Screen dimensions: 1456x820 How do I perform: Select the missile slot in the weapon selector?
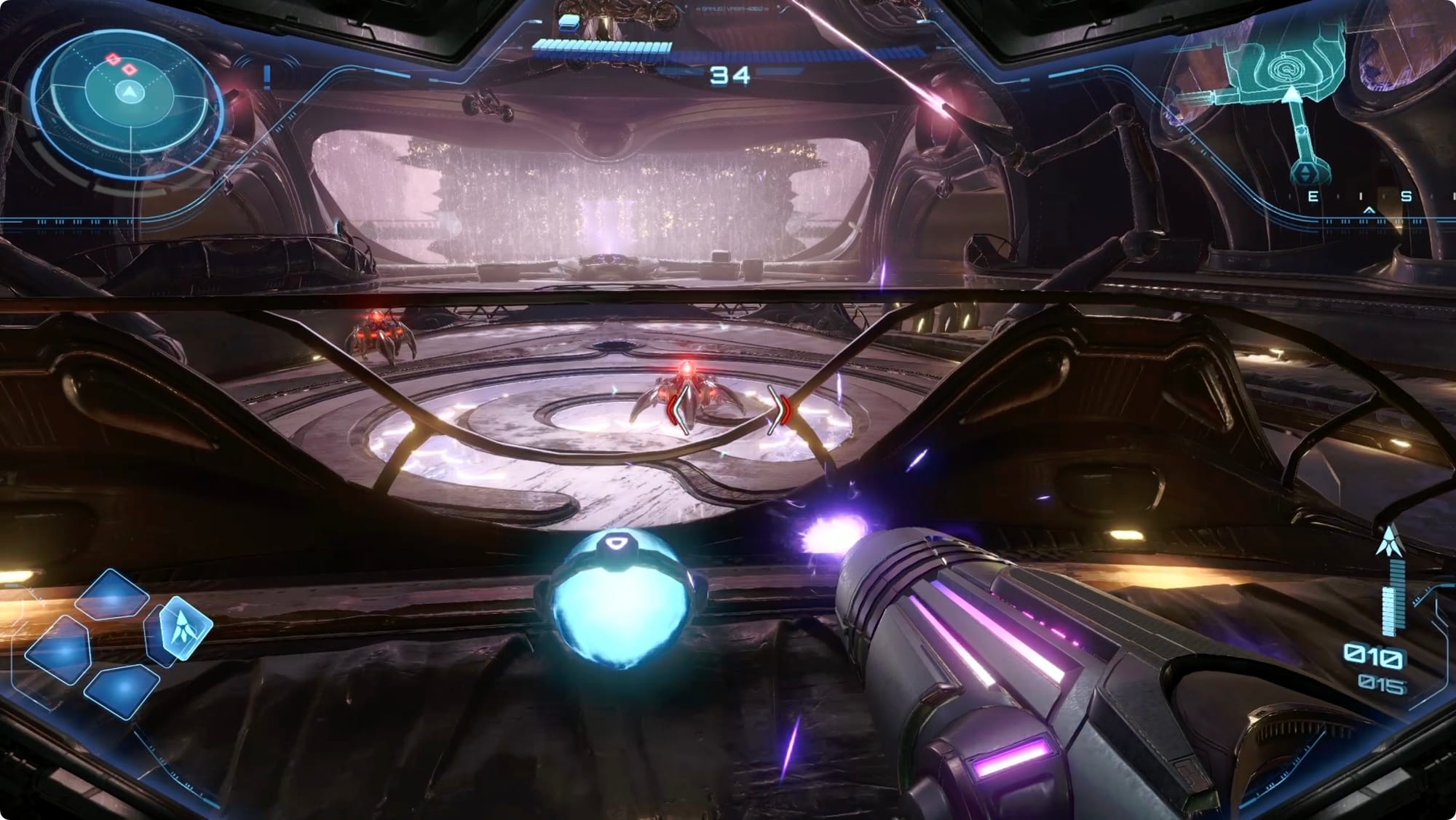[x=179, y=627]
